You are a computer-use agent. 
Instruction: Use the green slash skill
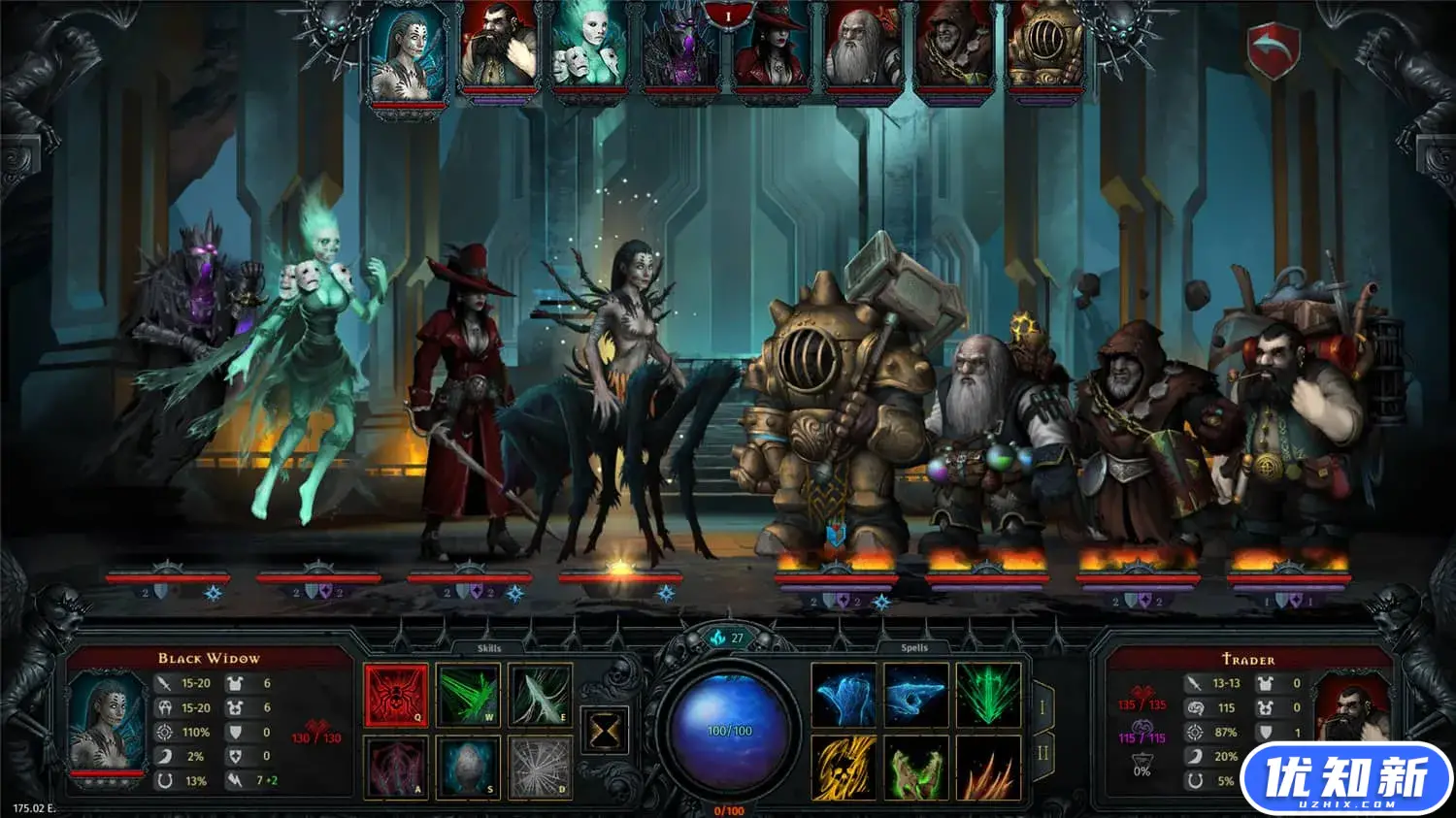(468, 695)
